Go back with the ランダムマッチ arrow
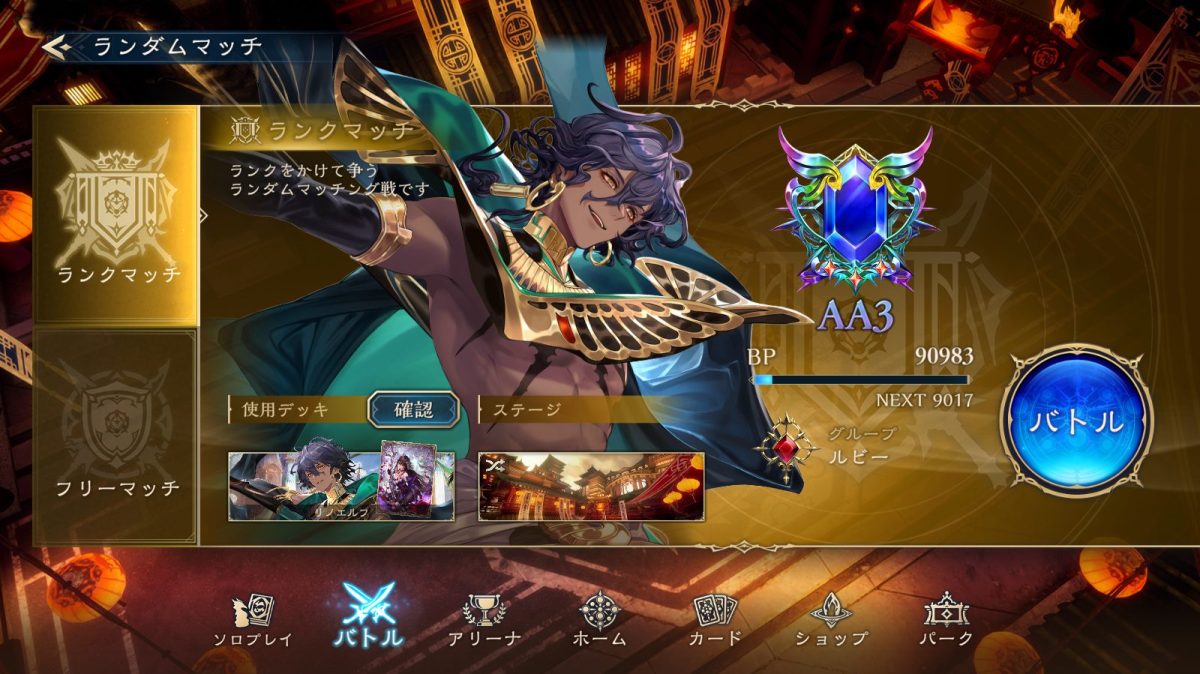Image resolution: width=1200 pixels, height=674 pixels. pos(56,46)
